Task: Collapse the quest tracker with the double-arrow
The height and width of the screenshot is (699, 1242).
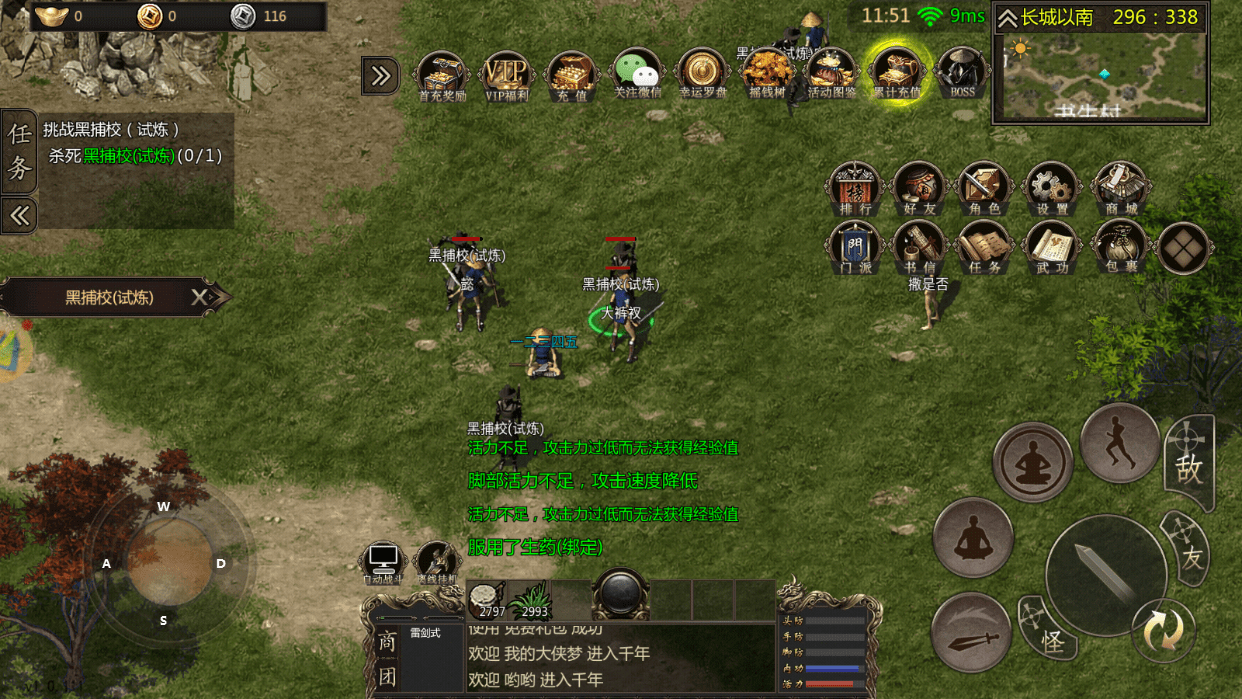Action: click(x=19, y=214)
